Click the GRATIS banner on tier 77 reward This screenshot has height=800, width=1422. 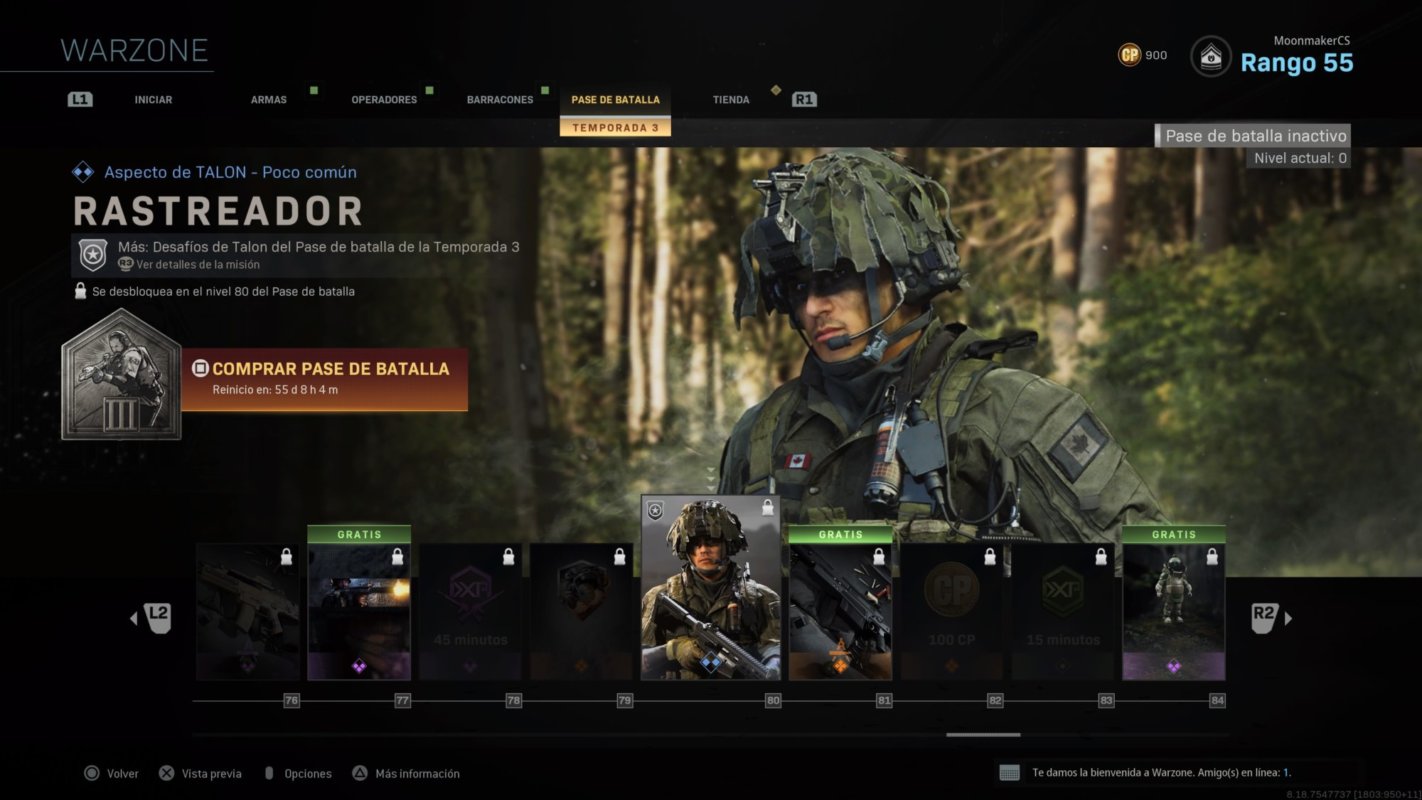[x=359, y=534]
